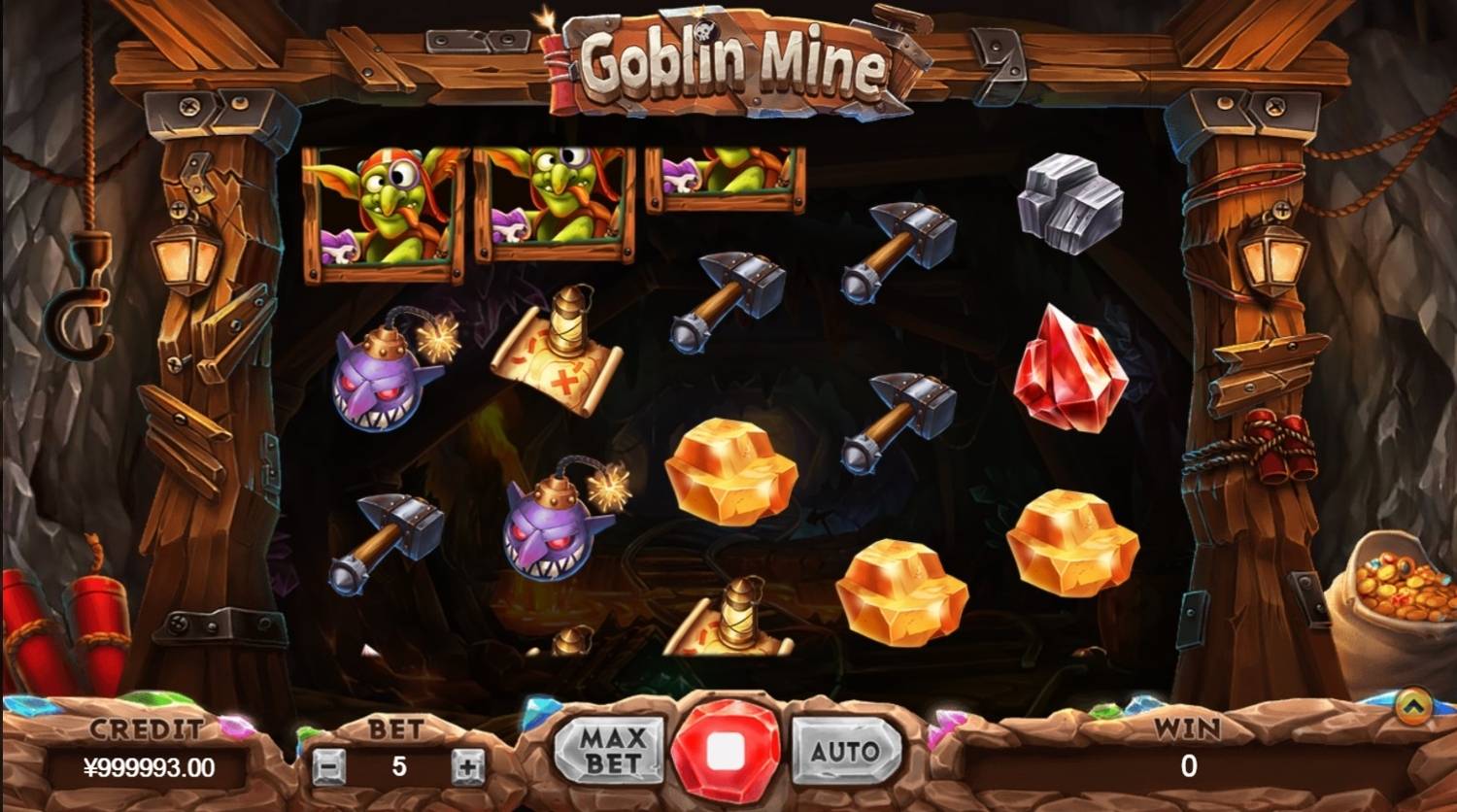This screenshot has height=812, width=1457.
Task: Click the hanging lantern on the left pillar
Action: click(187, 257)
